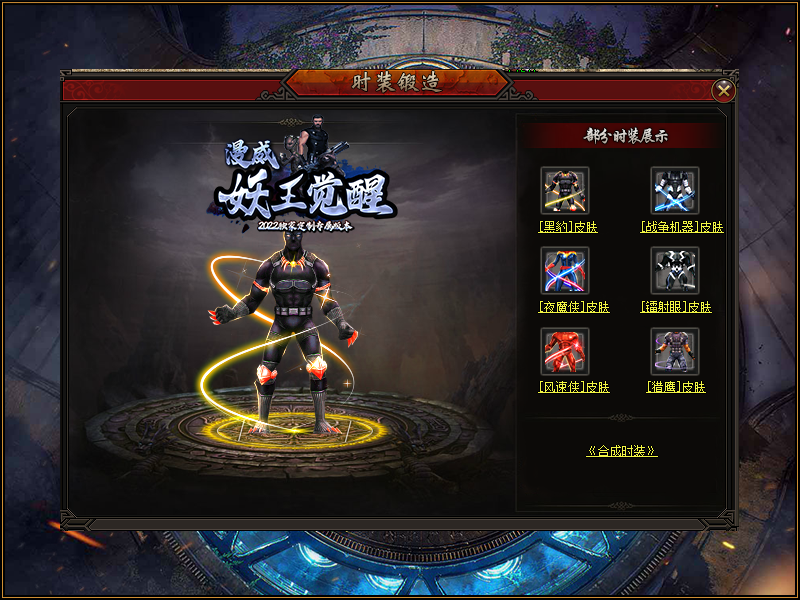This screenshot has width=800, height=600.
Task: Pick the [猎鹰] skin icon
Action: (675, 350)
